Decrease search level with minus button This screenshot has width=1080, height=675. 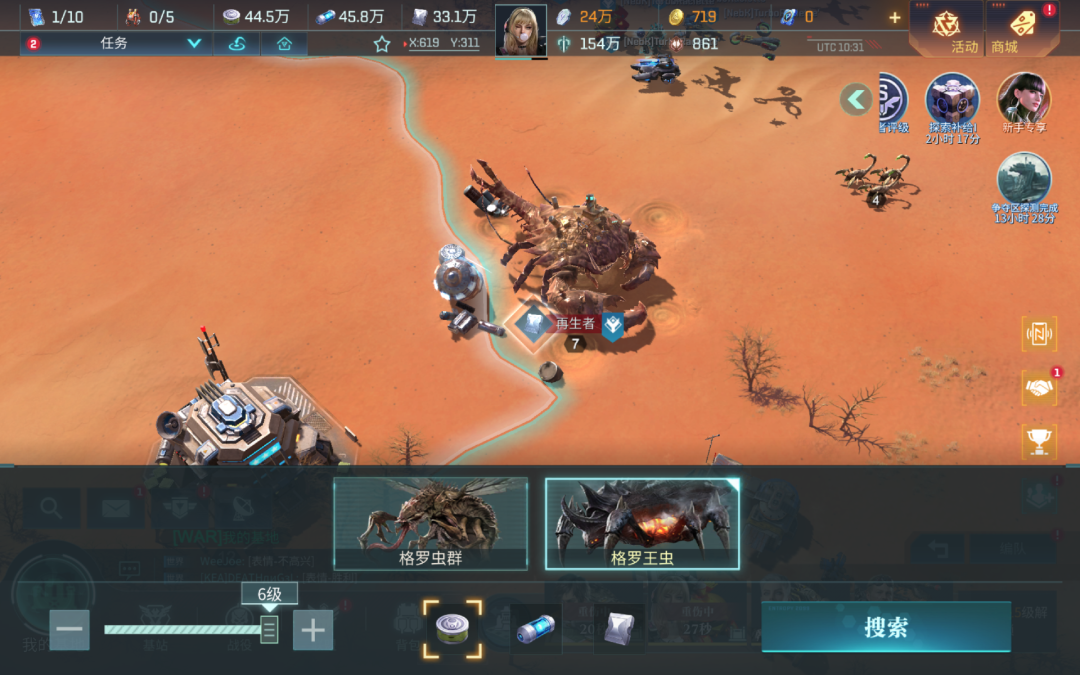click(70, 630)
